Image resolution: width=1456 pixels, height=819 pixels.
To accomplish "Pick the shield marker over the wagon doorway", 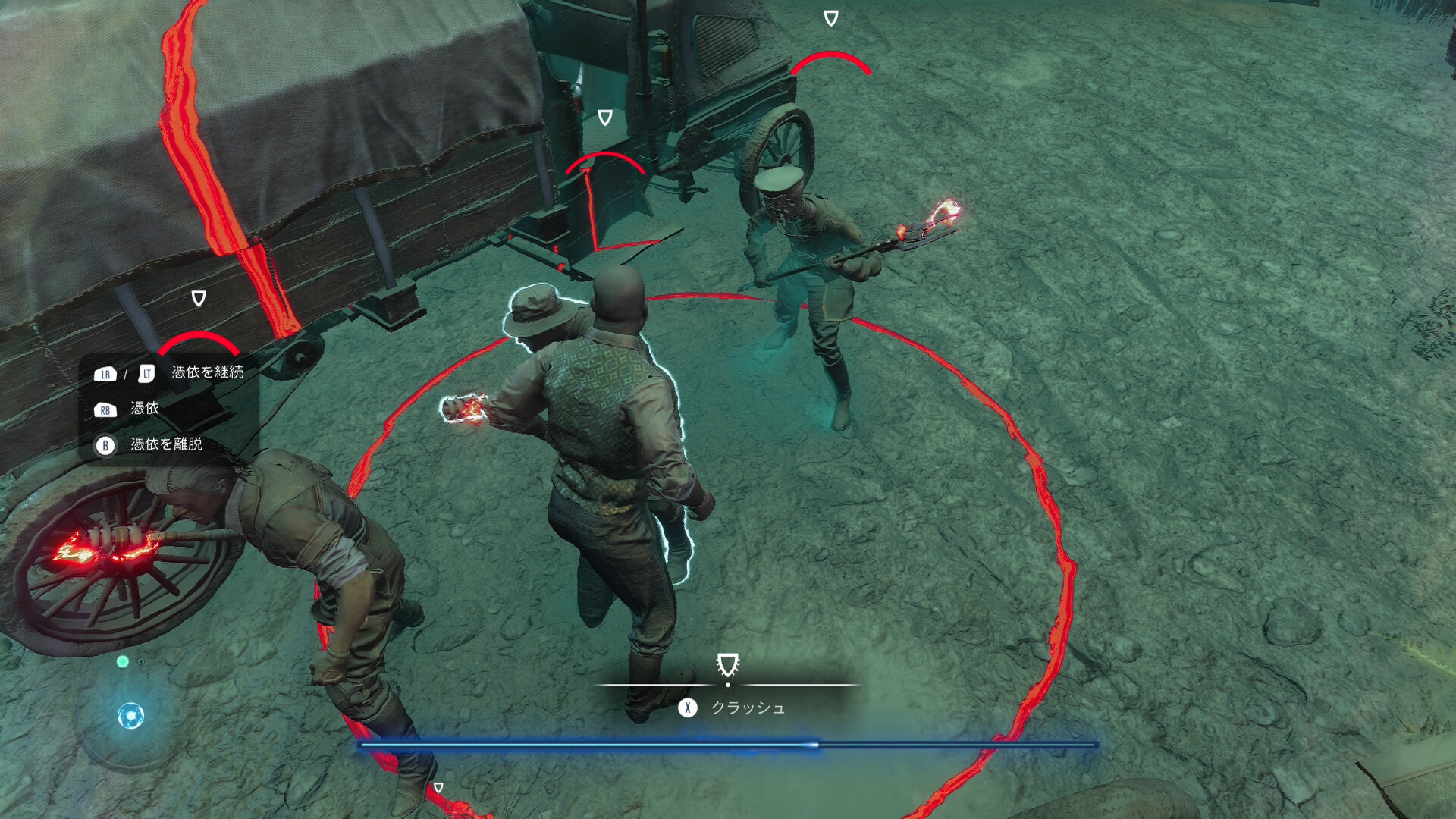I will [605, 118].
